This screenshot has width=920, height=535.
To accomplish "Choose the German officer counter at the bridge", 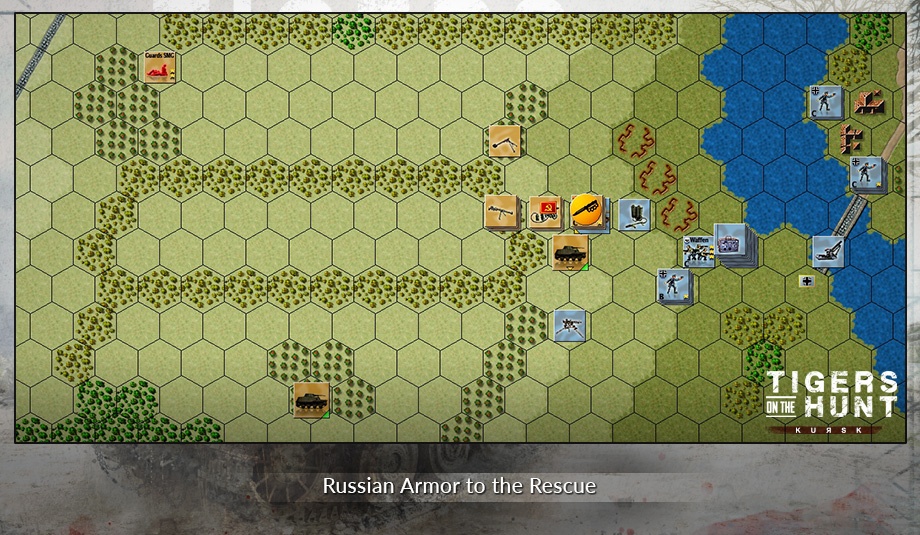I will [x=865, y=172].
